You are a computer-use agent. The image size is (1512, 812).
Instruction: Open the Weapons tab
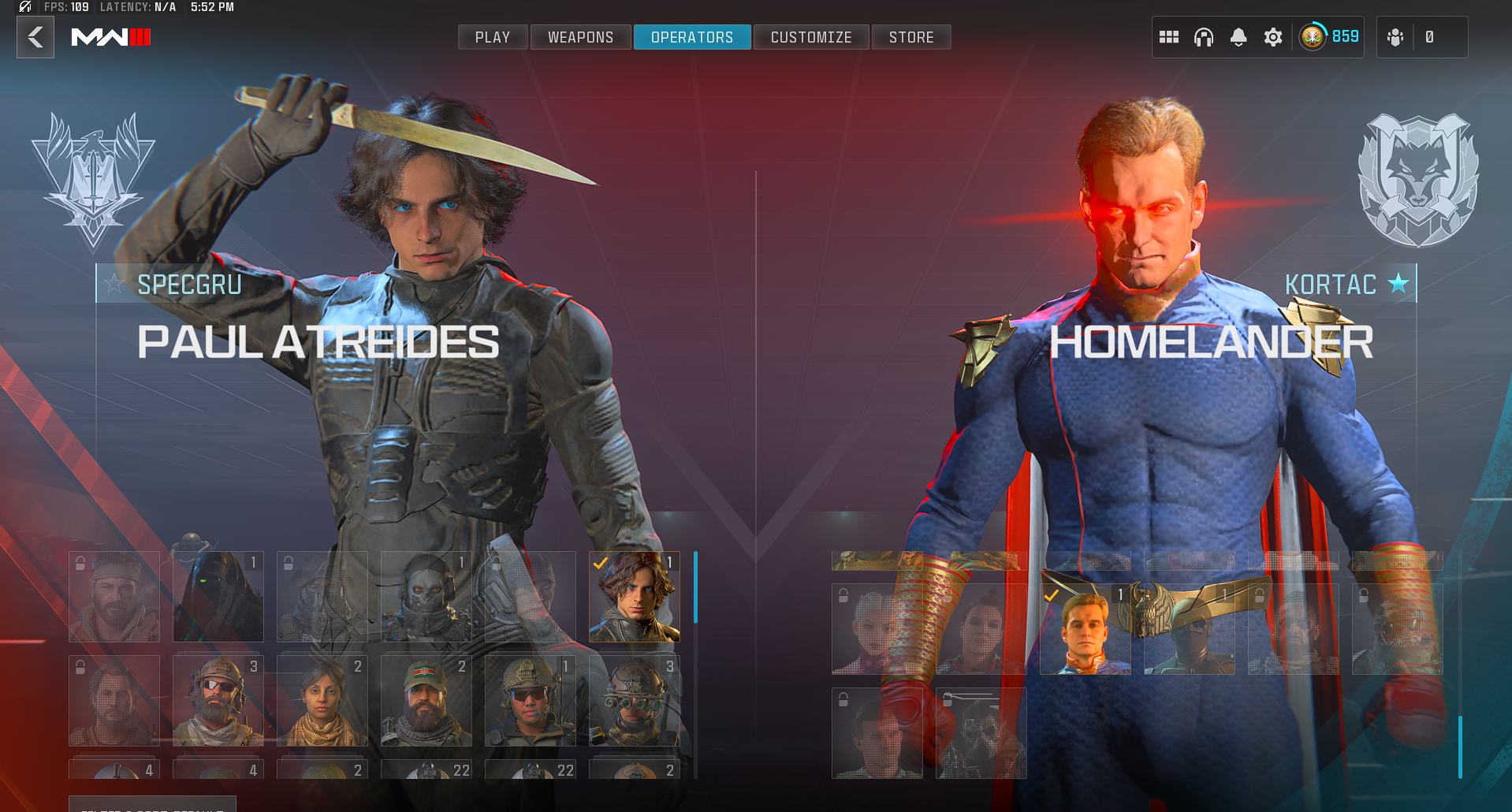pyautogui.click(x=580, y=37)
